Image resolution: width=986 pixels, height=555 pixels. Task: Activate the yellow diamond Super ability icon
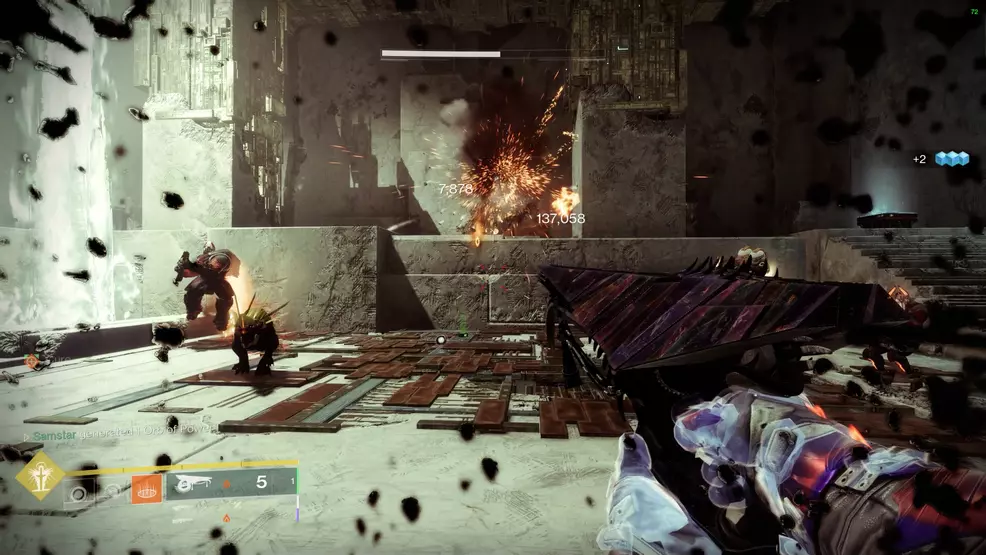point(40,475)
